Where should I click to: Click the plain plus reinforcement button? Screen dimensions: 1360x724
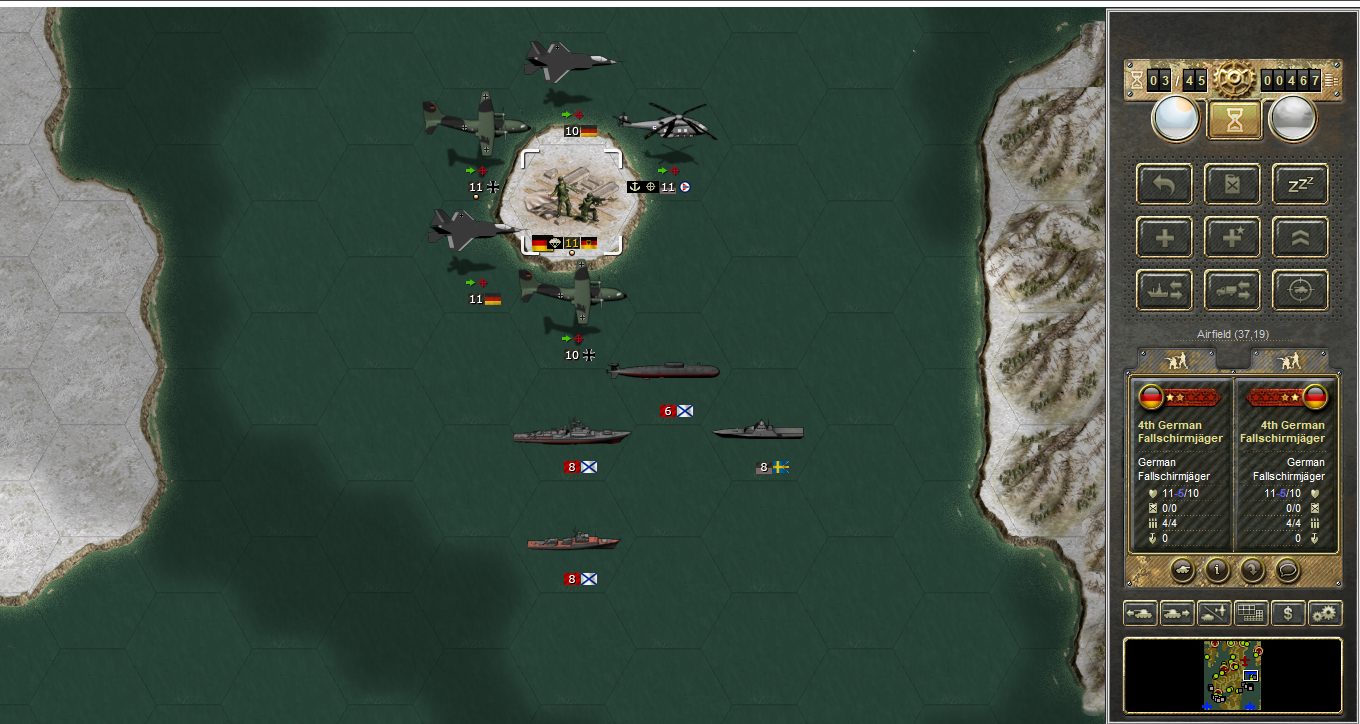(1164, 237)
